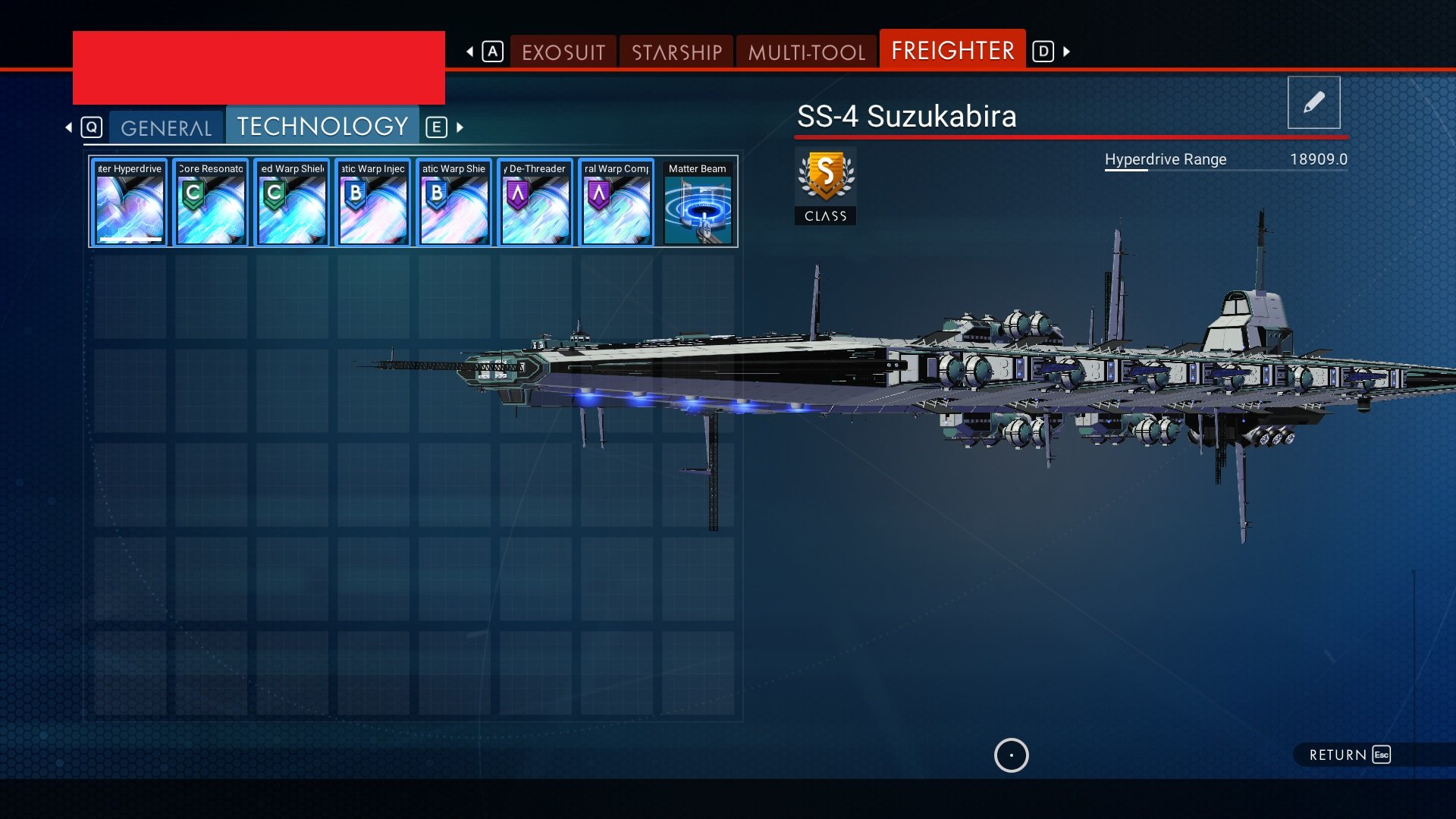The width and height of the screenshot is (1456, 819).
Task: Select the Multi-Tool tab
Action: [x=806, y=52]
